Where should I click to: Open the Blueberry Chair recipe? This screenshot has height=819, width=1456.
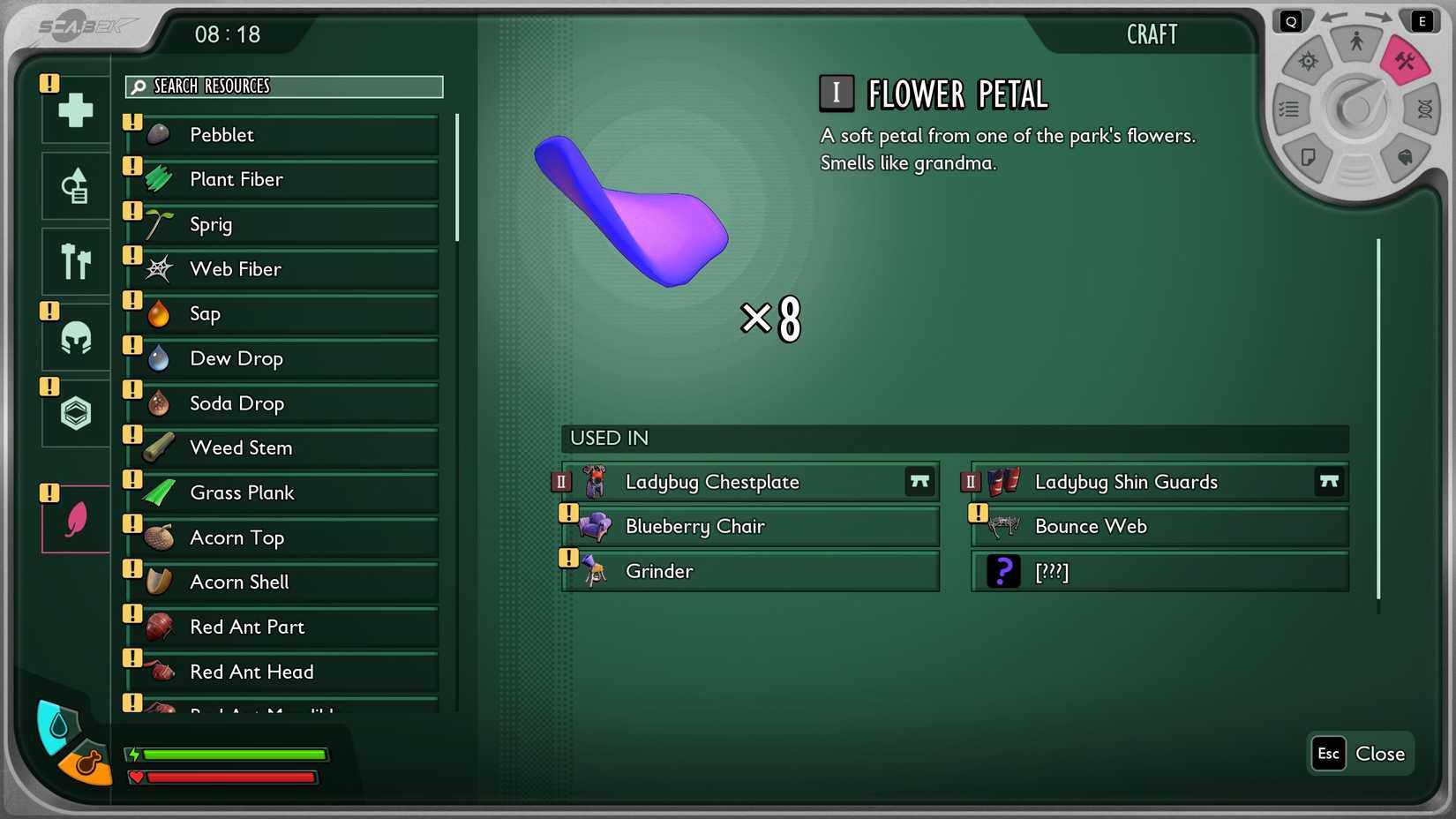coord(748,526)
